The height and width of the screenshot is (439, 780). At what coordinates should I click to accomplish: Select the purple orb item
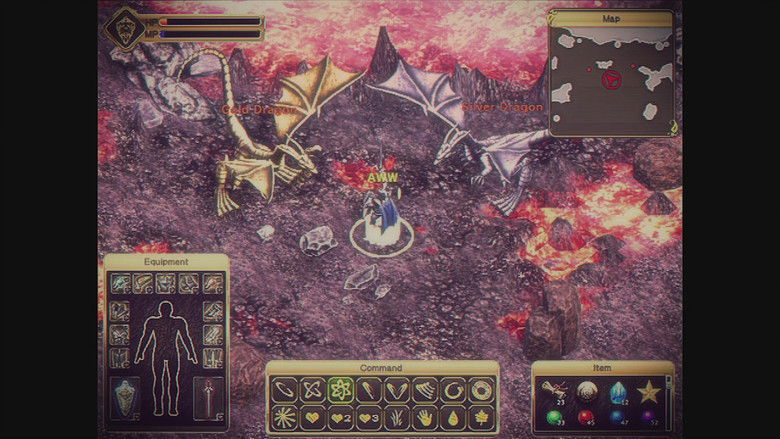[649, 418]
